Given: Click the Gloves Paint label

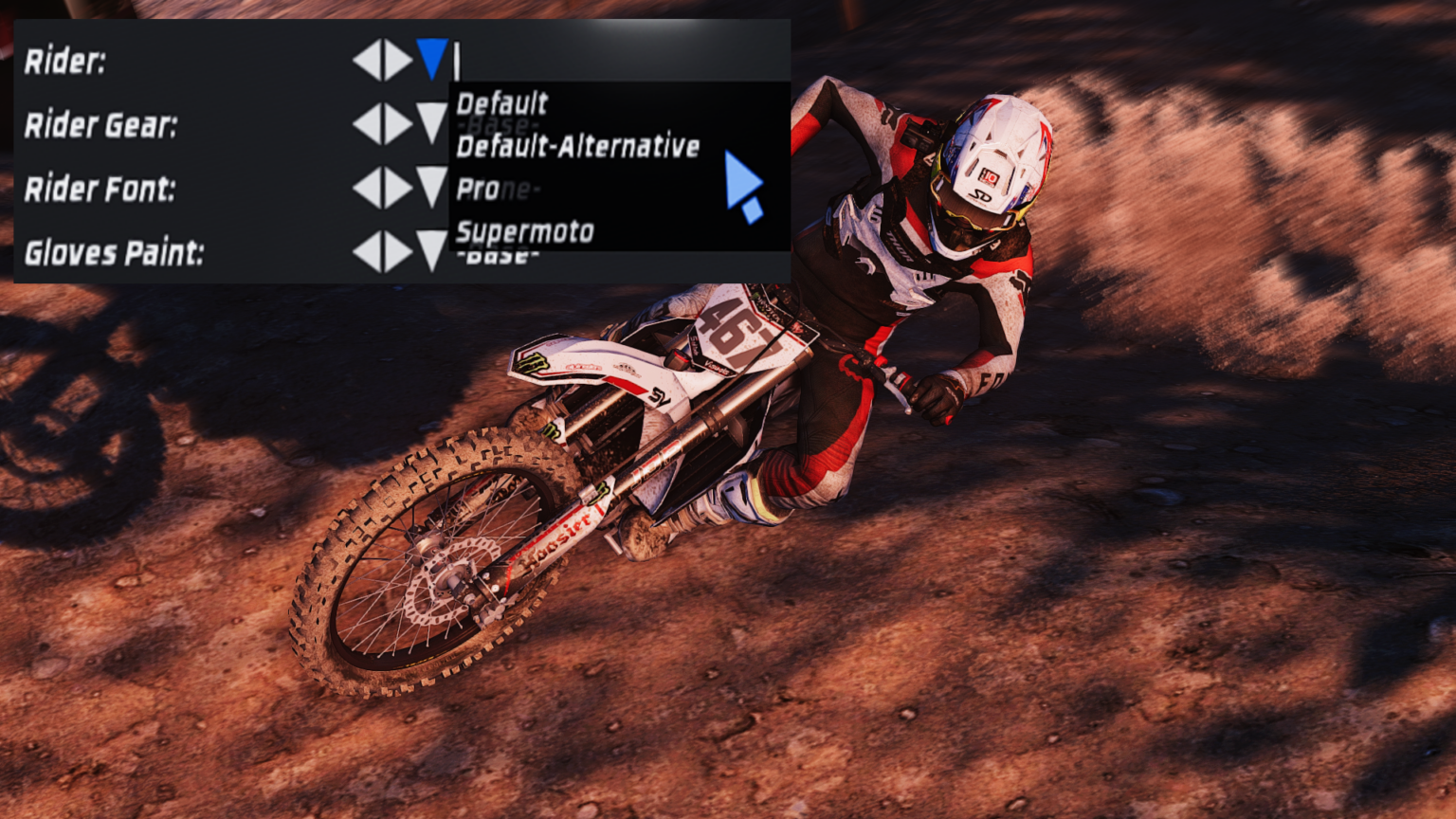Looking at the screenshot, I should point(114,251).
